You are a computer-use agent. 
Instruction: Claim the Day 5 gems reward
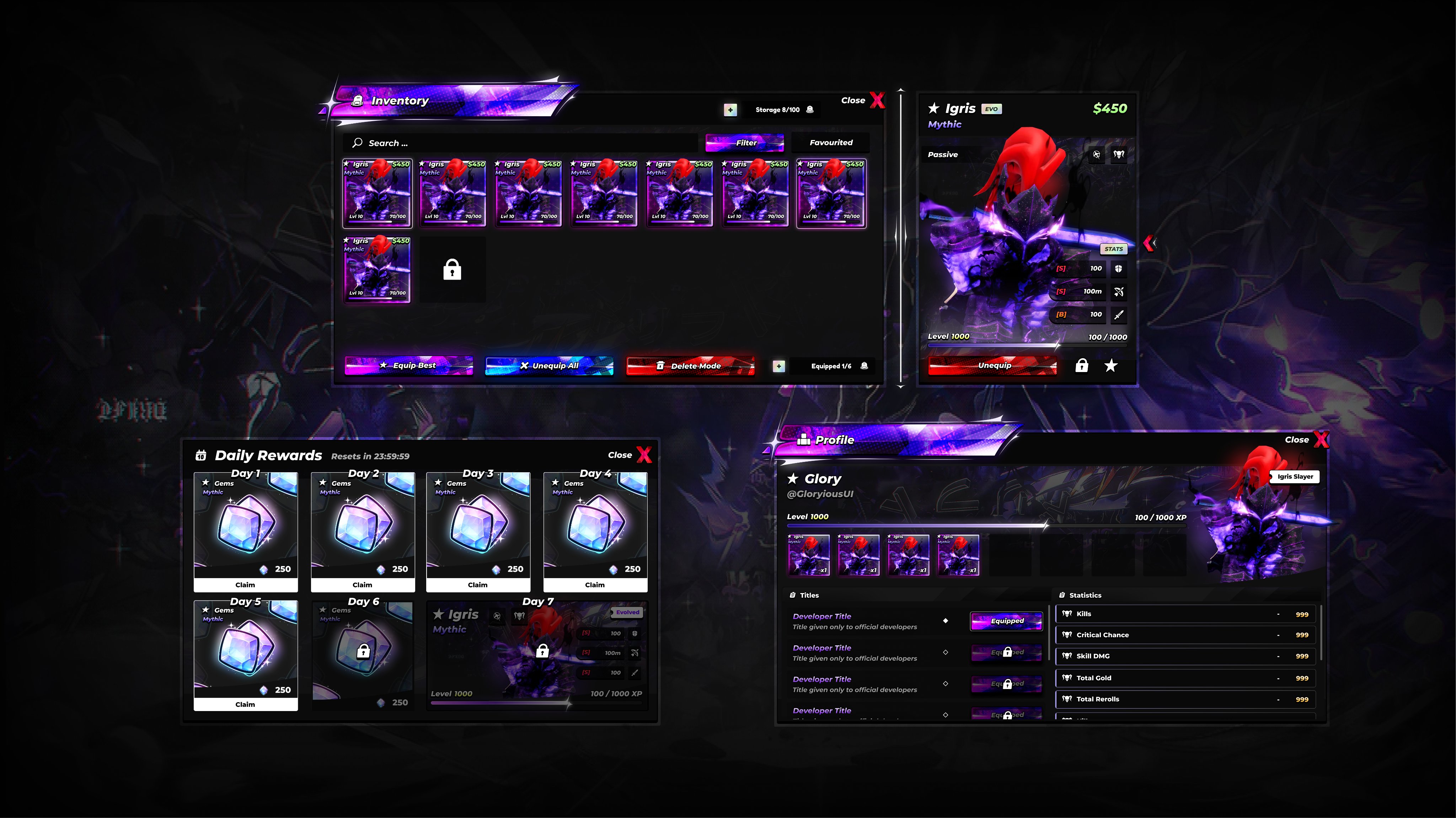click(x=245, y=704)
